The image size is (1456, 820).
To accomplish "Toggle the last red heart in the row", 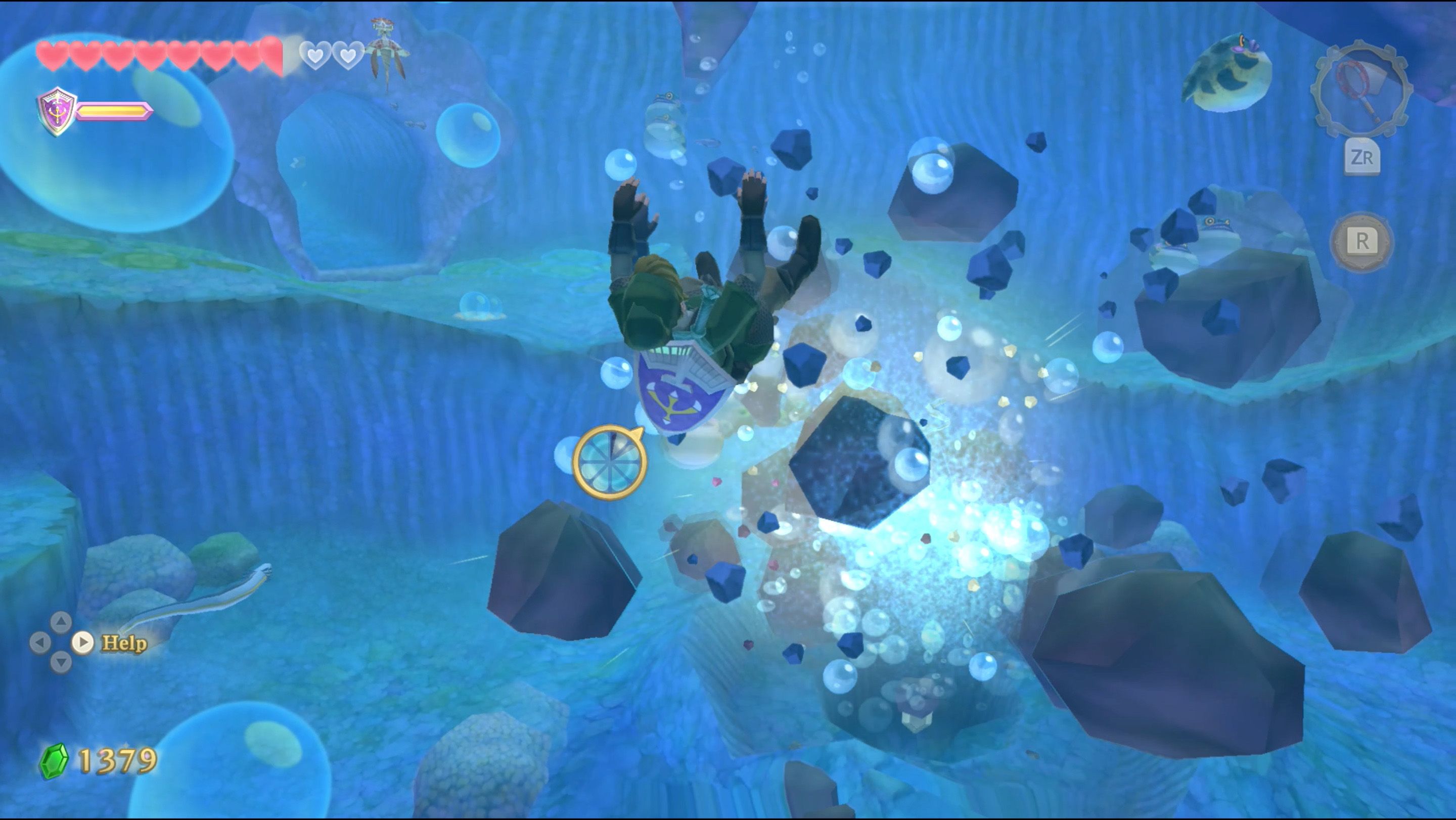I will click(272, 57).
